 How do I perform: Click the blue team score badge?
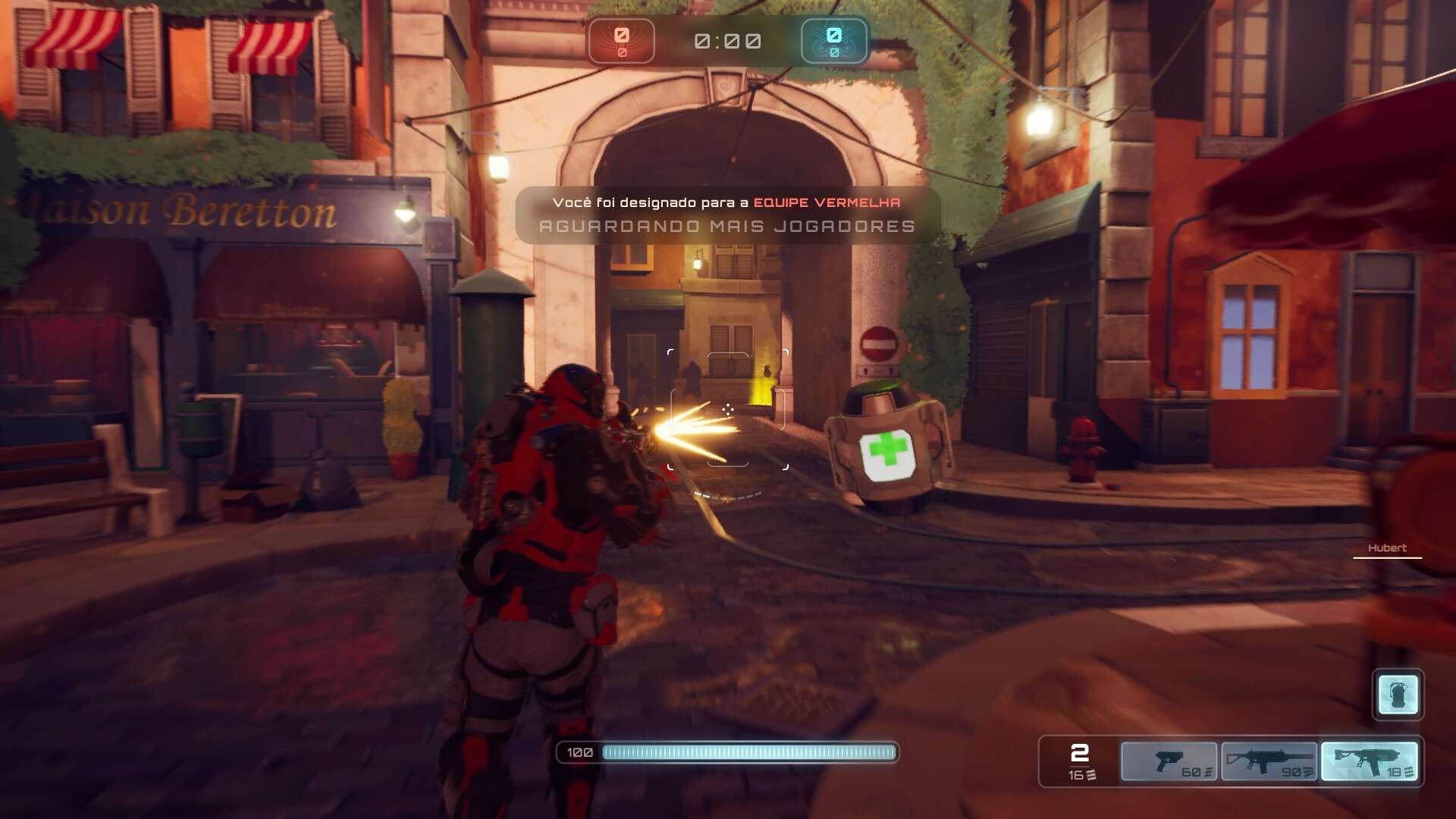[x=834, y=41]
